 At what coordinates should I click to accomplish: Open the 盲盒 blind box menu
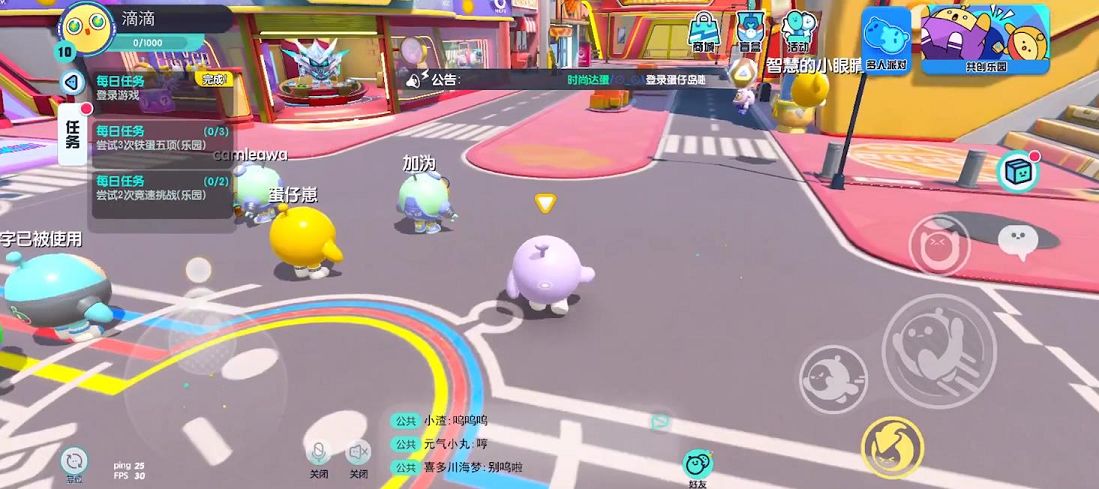(749, 33)
